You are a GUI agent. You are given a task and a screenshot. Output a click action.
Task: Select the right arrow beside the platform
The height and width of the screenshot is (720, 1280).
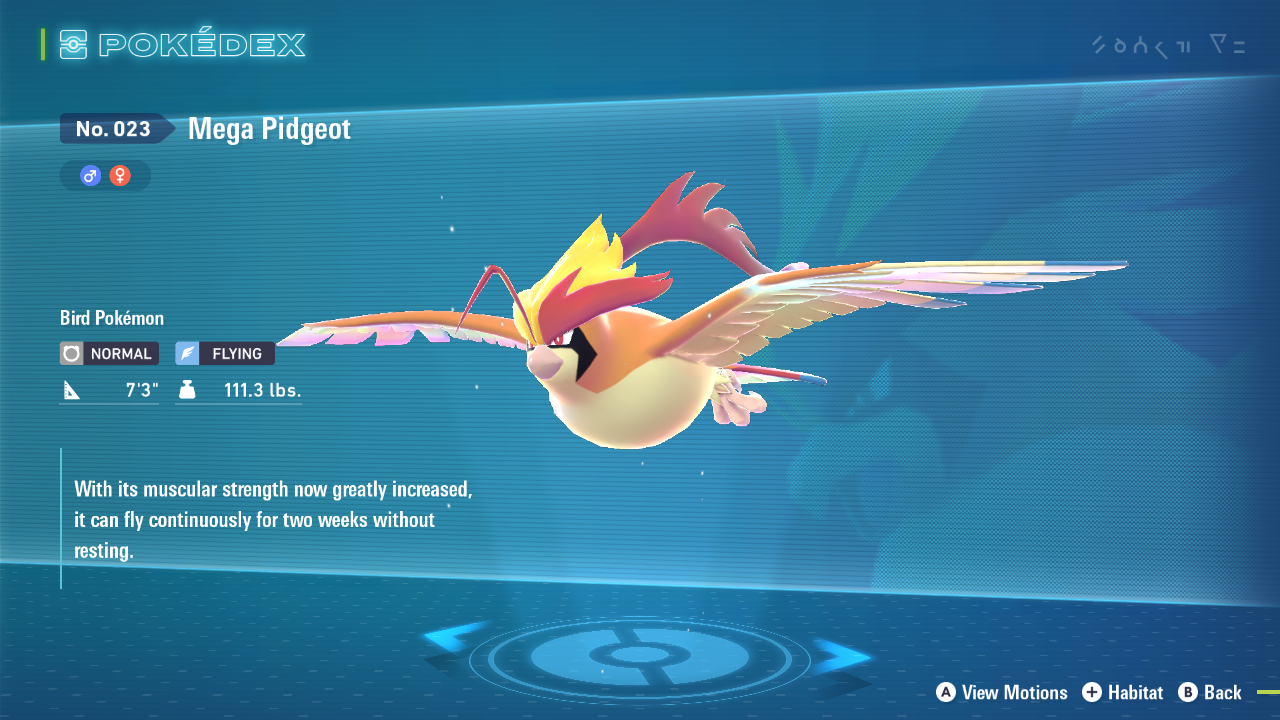pyautogui.click(x=841, y=656)
